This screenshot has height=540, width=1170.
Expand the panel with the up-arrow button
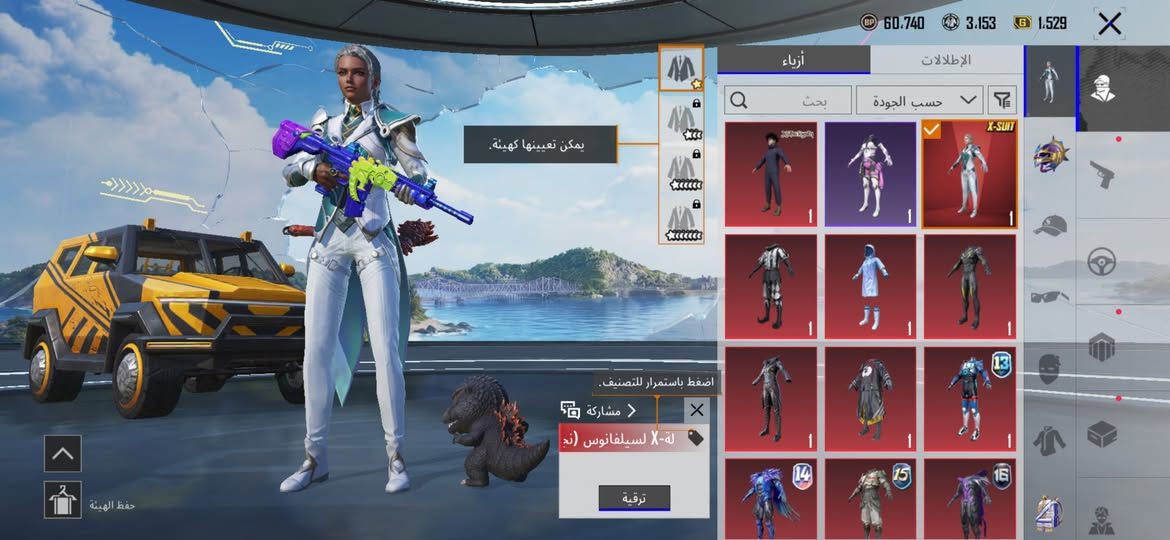[x=62, y=454]
